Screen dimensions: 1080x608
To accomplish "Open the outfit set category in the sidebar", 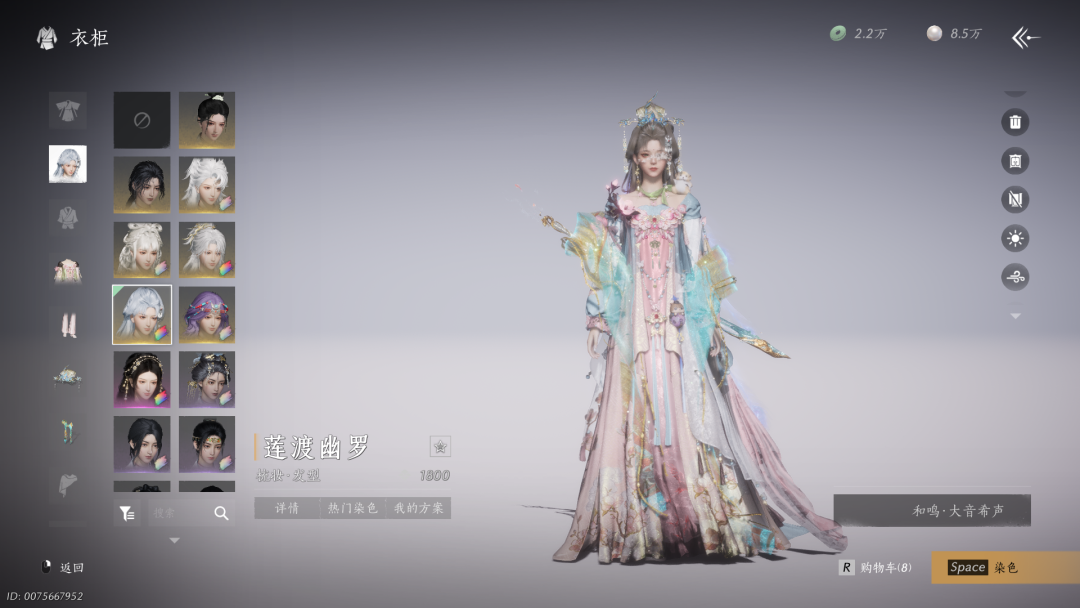I will [68, 110].
